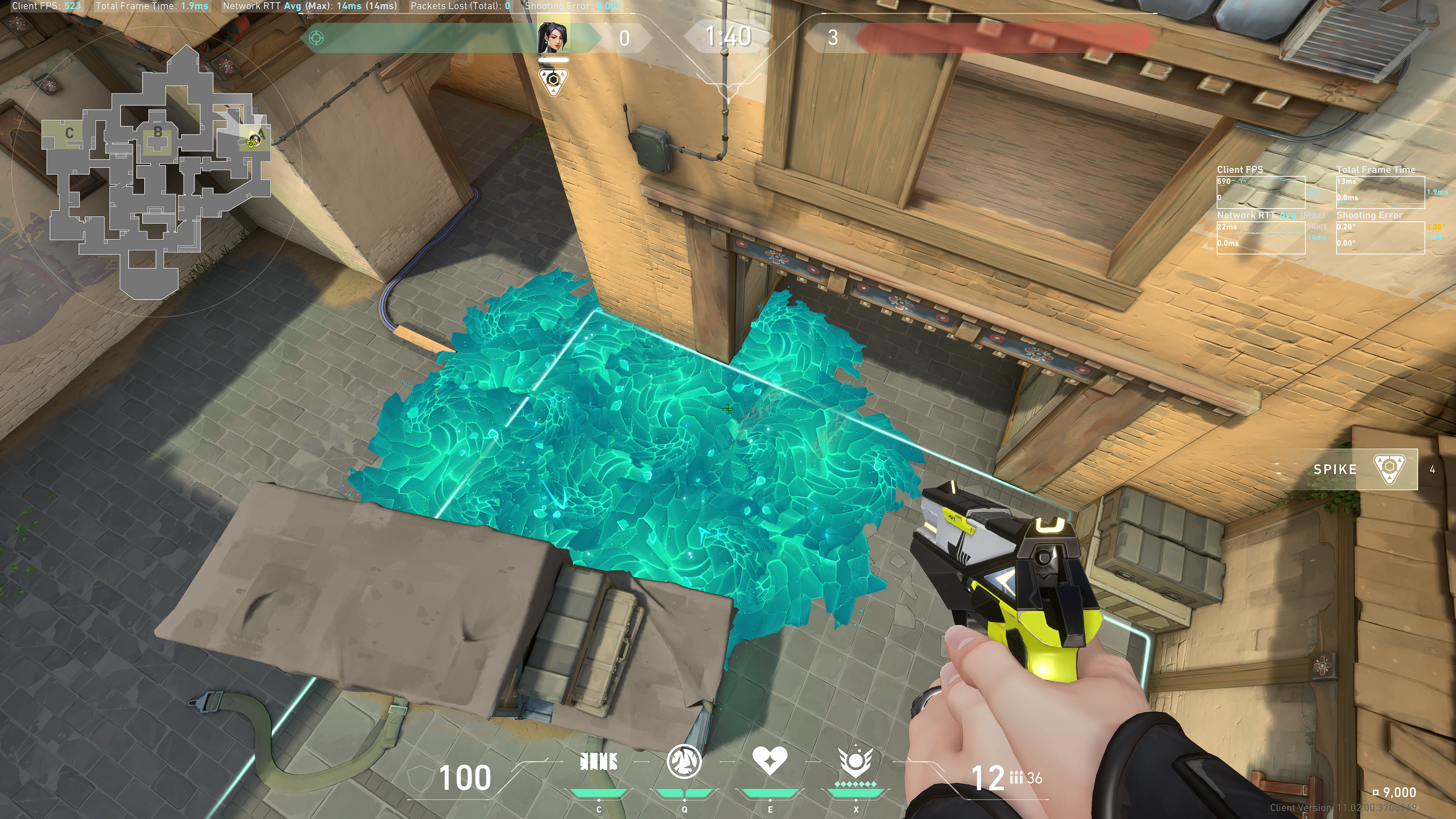Activate the Healing Orb heart icon
Screen dimensions: 1456x819
pyautogui.click(x=769, y=761)
